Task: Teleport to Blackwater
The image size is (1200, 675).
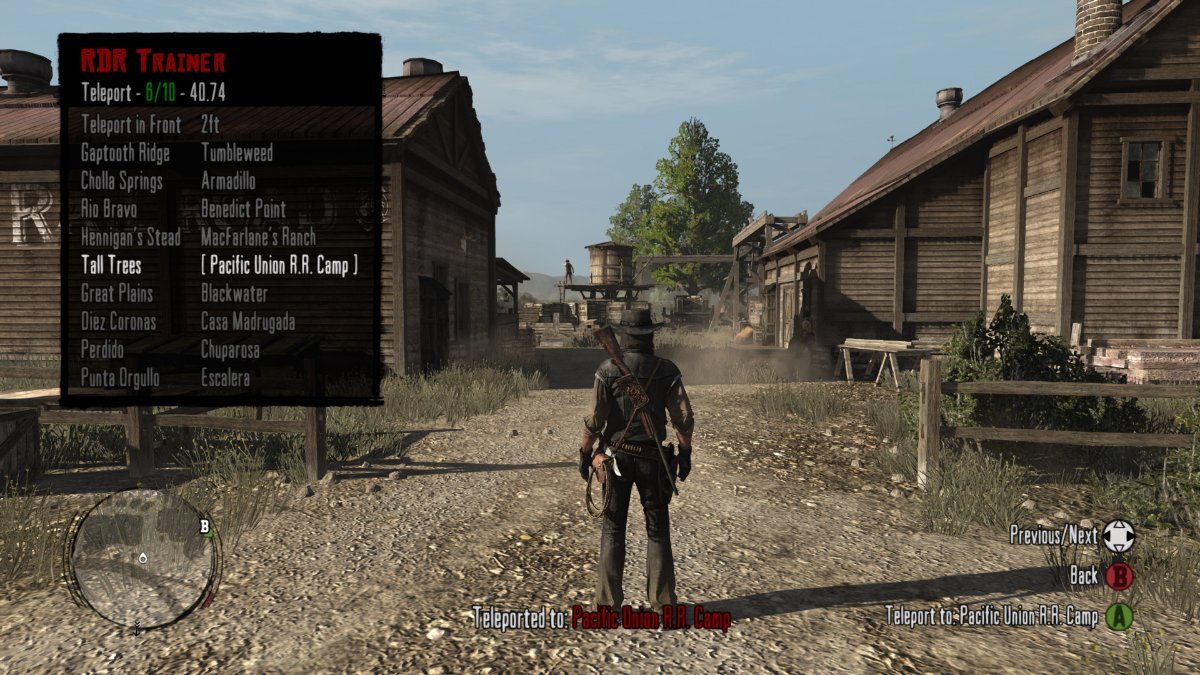Action: tap(234, 294)
